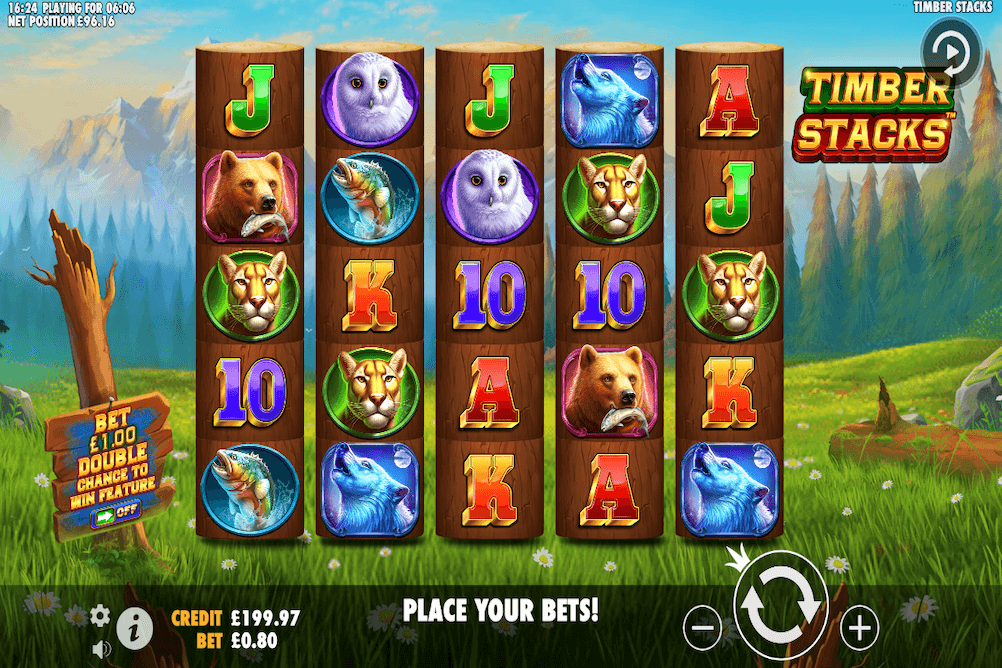Mute the game sound with speaker icon
Screen dimensions: 1002x668
coord(100,648)
